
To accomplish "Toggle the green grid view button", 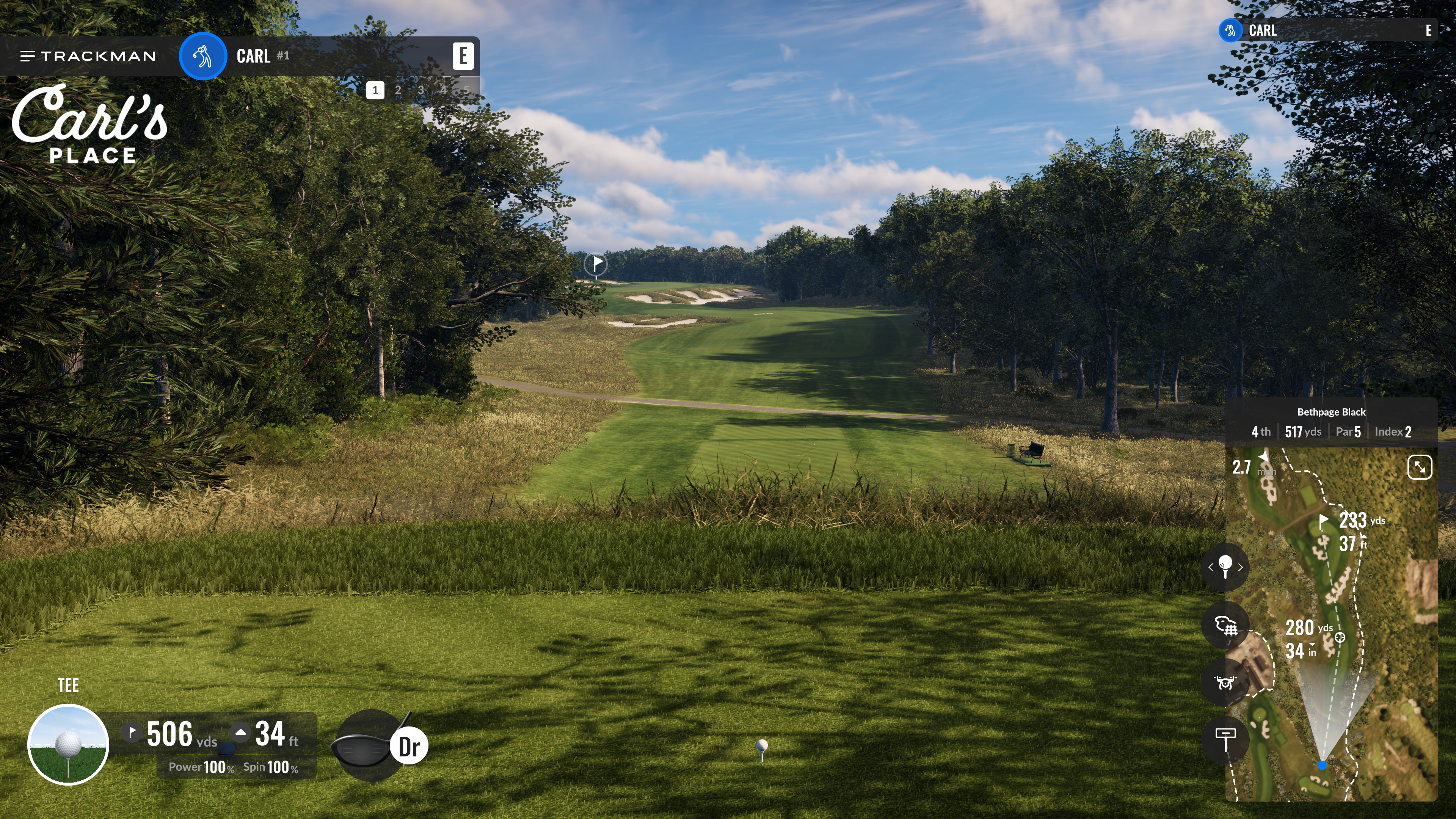I will pos(1225,626).
